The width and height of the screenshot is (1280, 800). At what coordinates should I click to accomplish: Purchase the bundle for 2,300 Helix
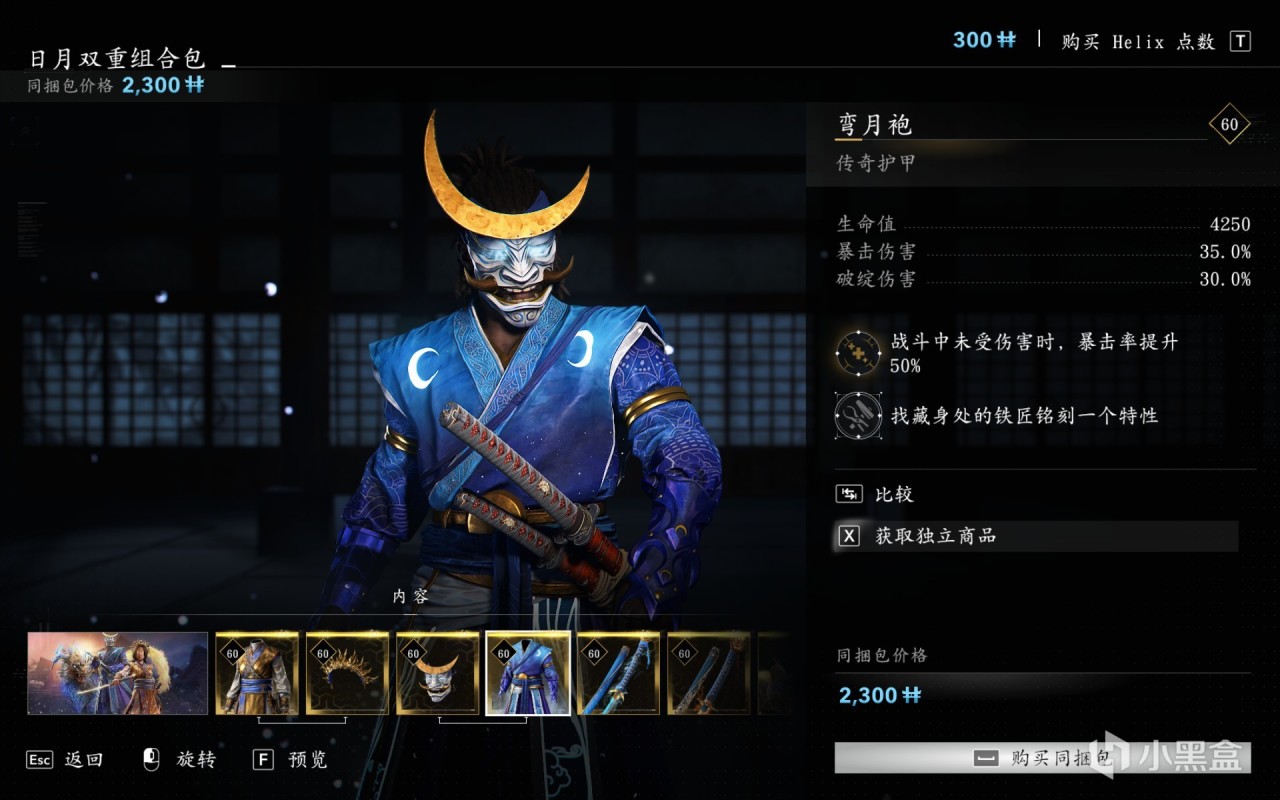[x=1040, y=758]
